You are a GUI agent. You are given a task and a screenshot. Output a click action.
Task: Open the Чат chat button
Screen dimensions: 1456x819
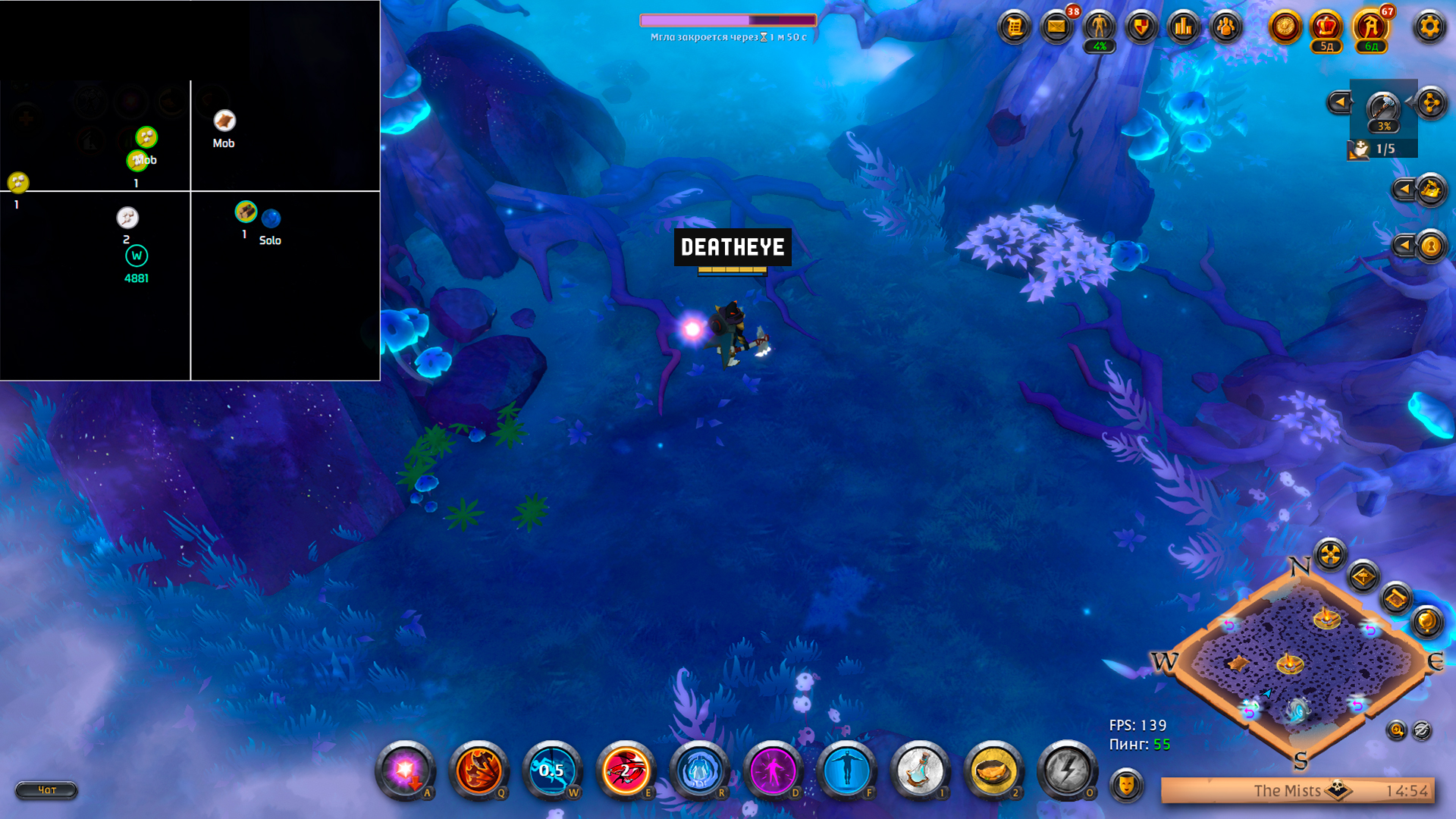pos(46,790)
